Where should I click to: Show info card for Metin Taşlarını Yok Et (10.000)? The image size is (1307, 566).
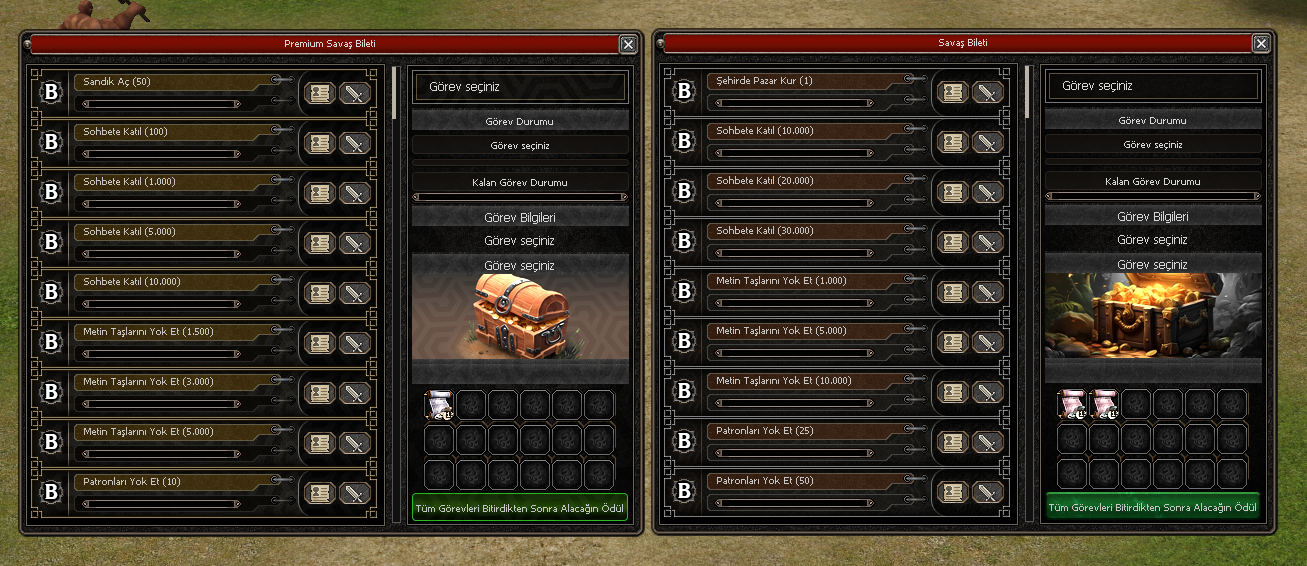point(952,392)
